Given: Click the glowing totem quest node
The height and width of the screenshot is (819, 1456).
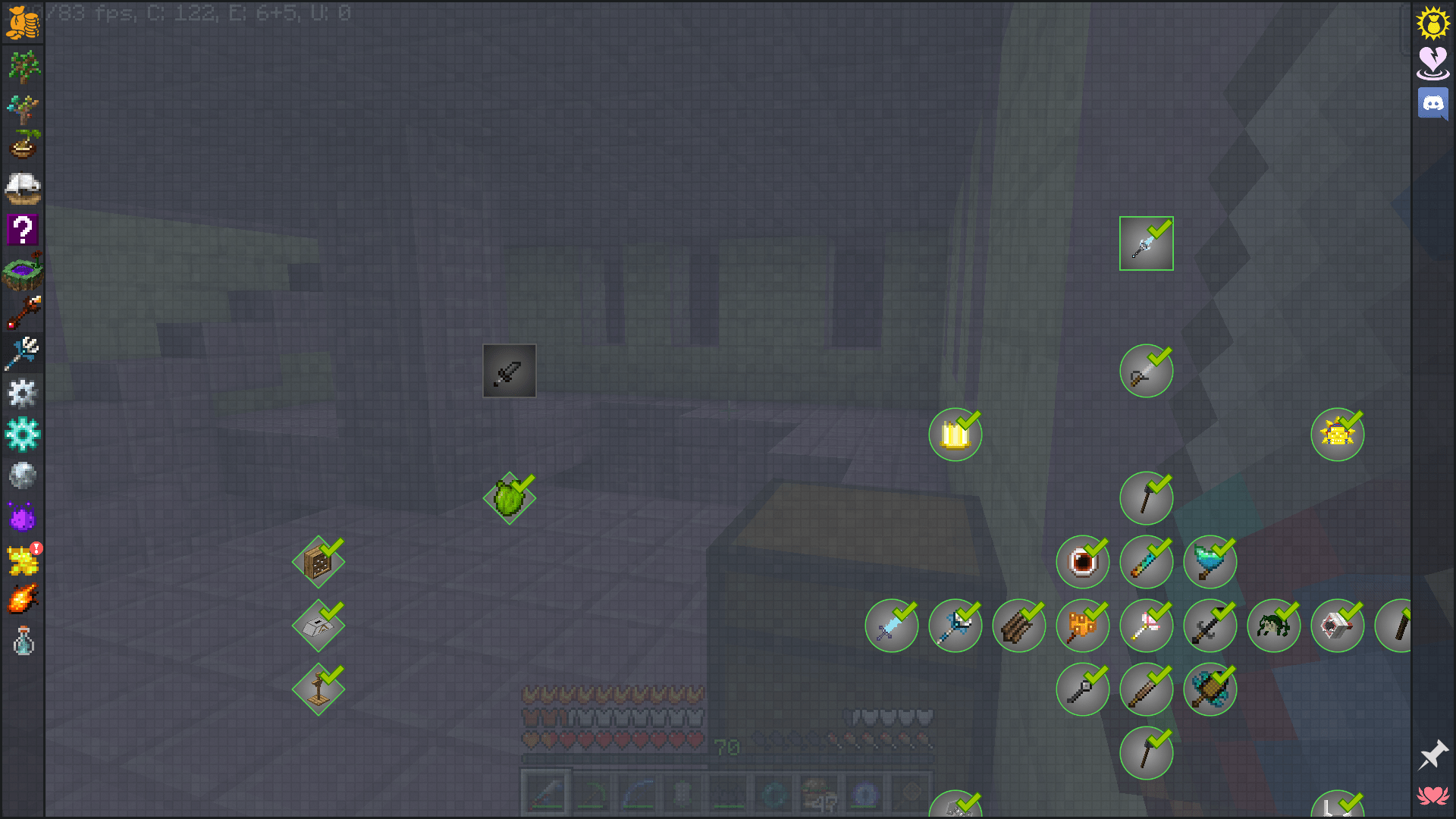Looking at the screenshot, I should click(x=955, y=434).
